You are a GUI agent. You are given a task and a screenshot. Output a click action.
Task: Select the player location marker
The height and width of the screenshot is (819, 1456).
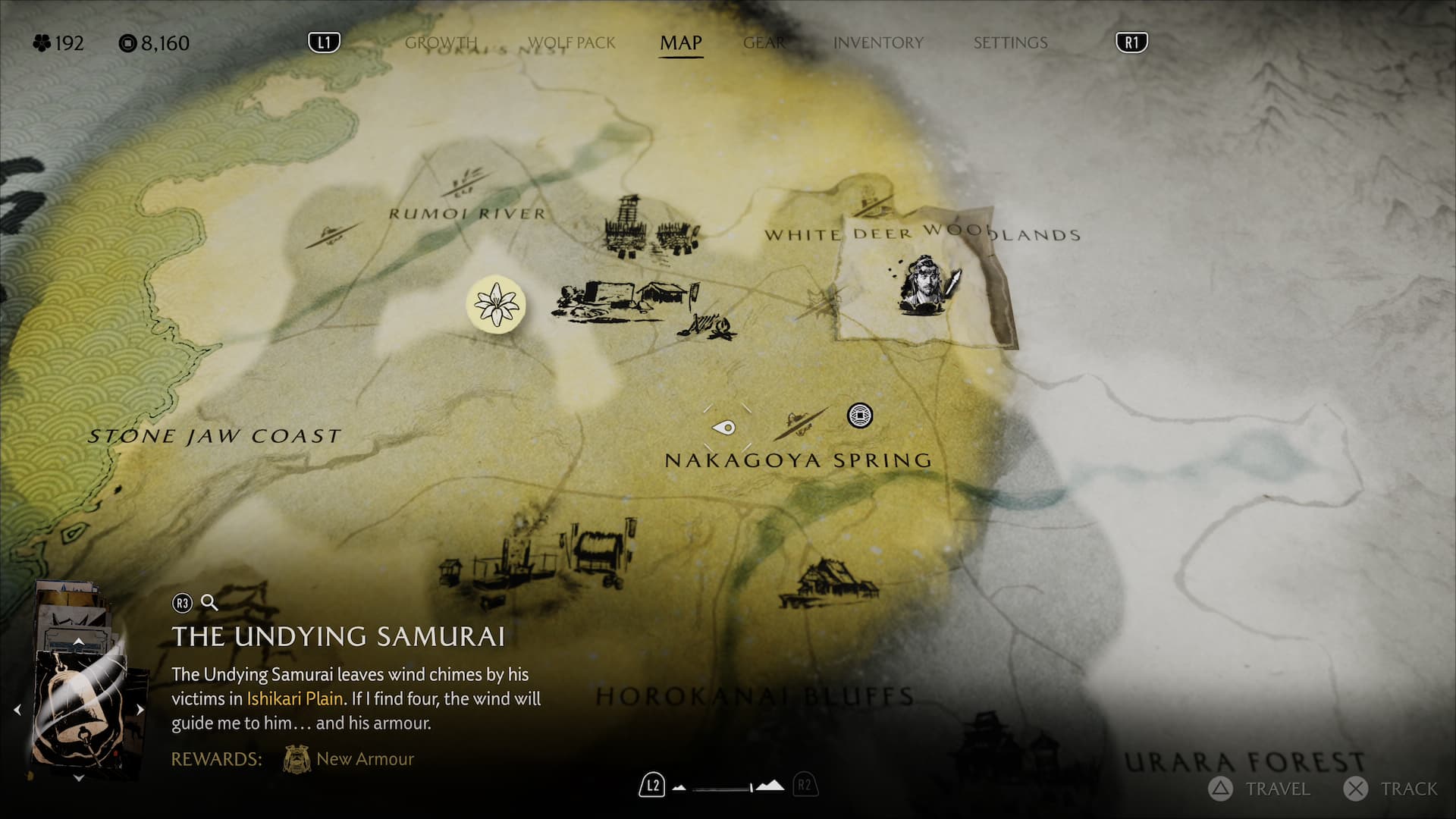[x=726, y=428]
